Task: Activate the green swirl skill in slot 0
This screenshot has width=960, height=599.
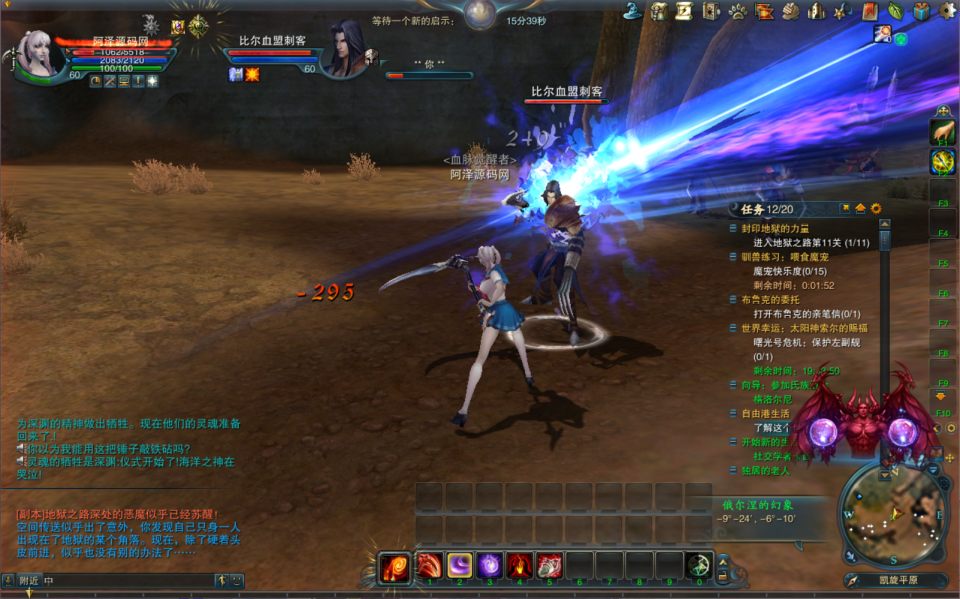Action: [698, 566]
